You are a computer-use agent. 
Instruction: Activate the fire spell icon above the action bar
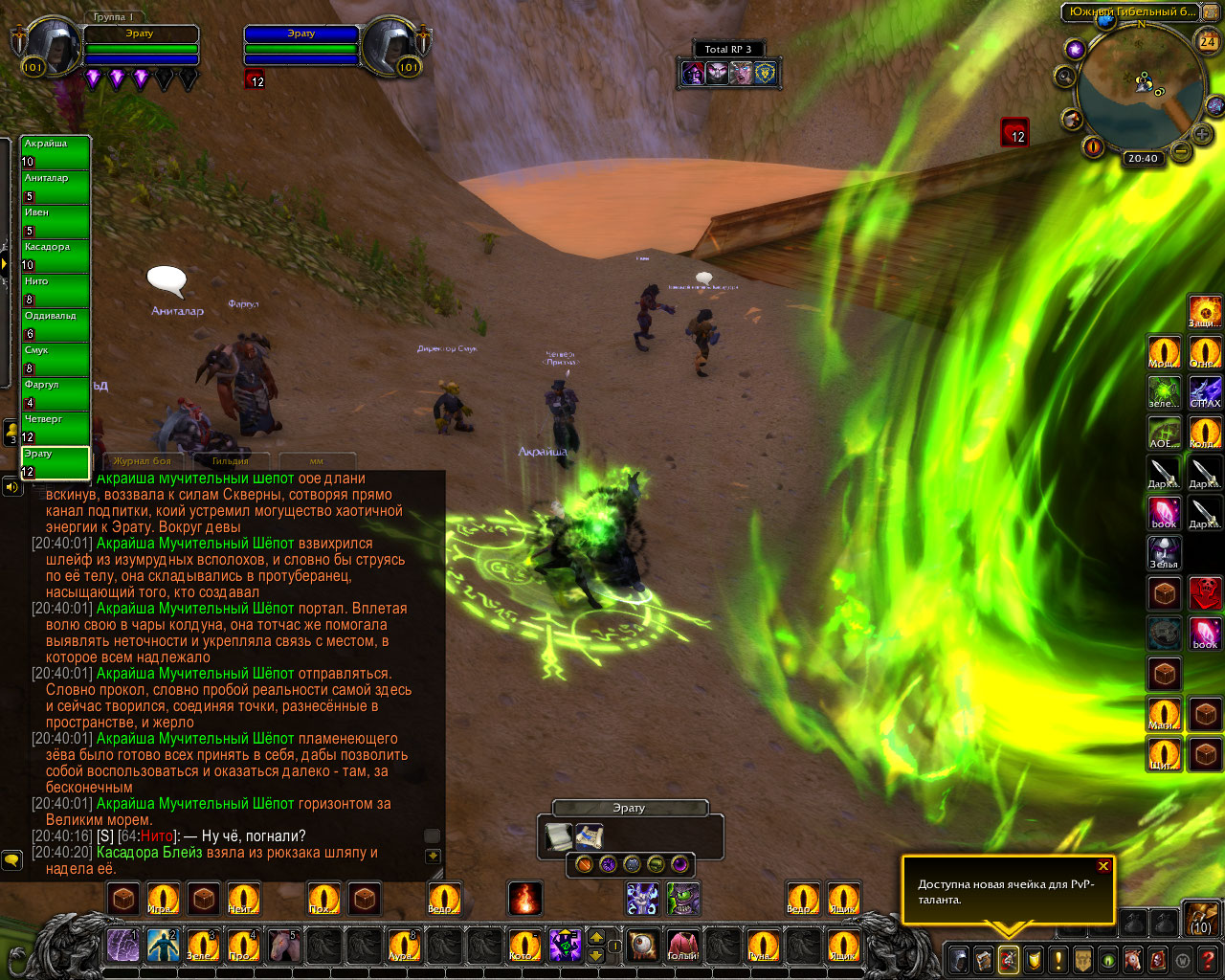(524, 899)
